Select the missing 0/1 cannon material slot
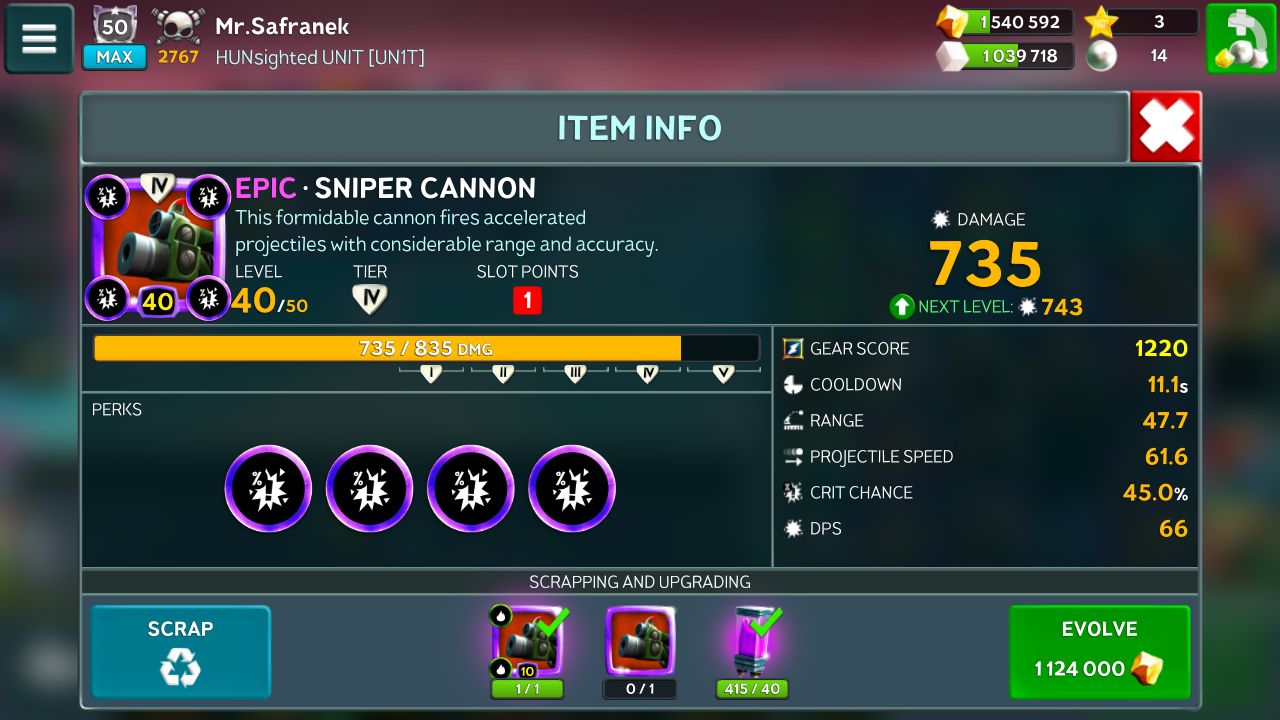1280x720 pixels. (x=640, y=642)
